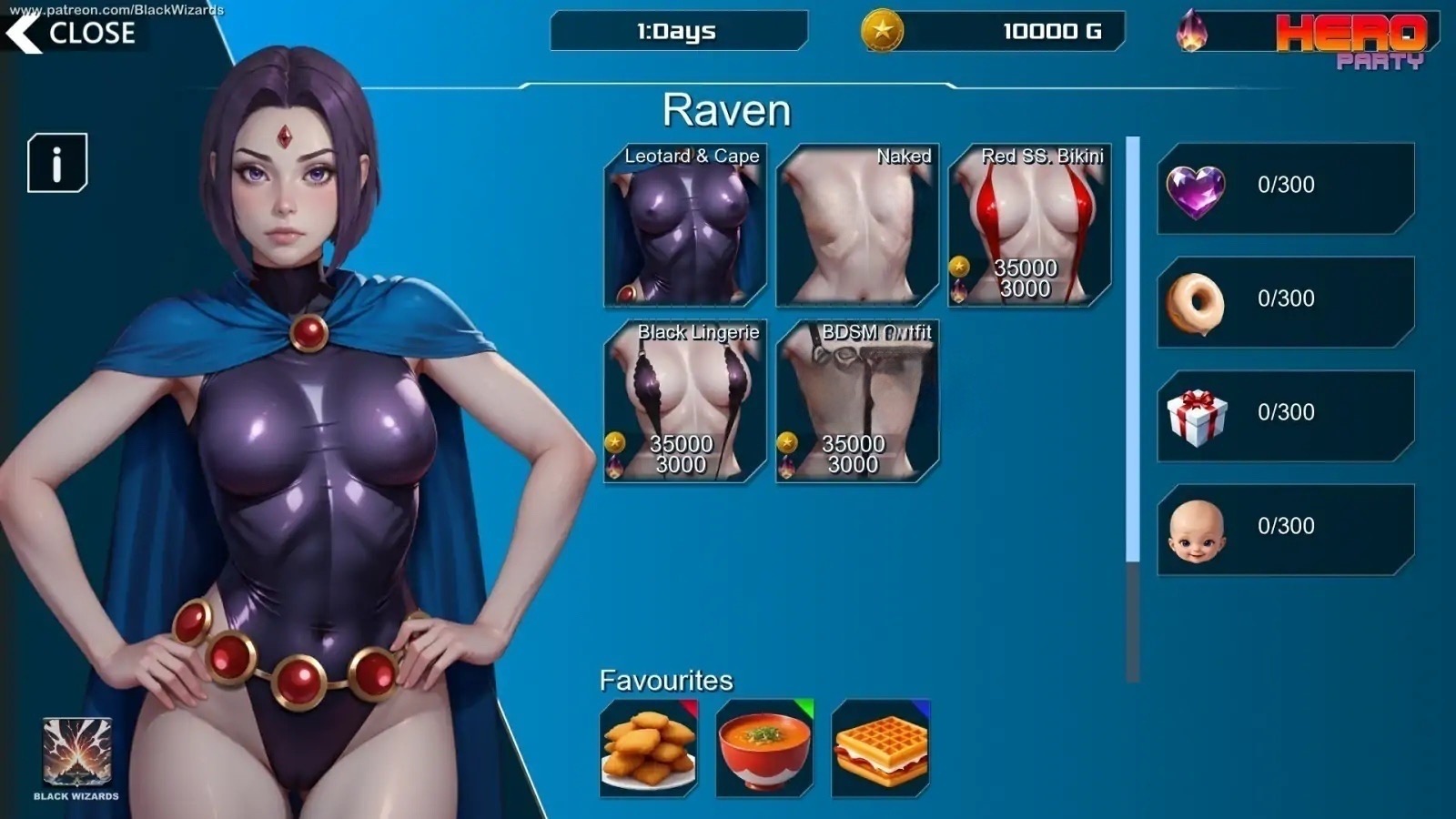This screenshot has height=819, width=1456.
Task: Open the info panel
Action: pos(57,163)
